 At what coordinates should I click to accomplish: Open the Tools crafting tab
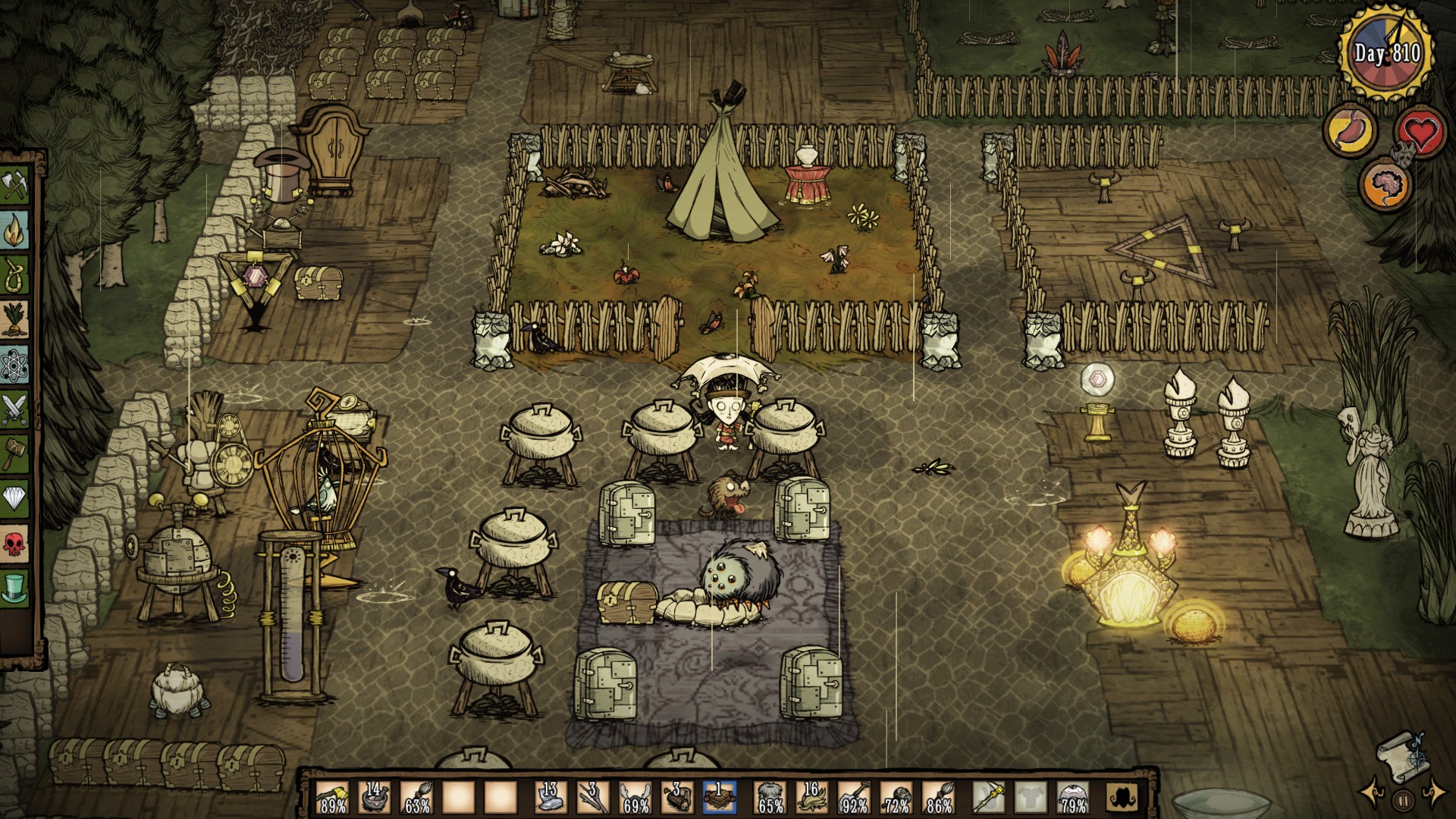[x=14, y=185]
